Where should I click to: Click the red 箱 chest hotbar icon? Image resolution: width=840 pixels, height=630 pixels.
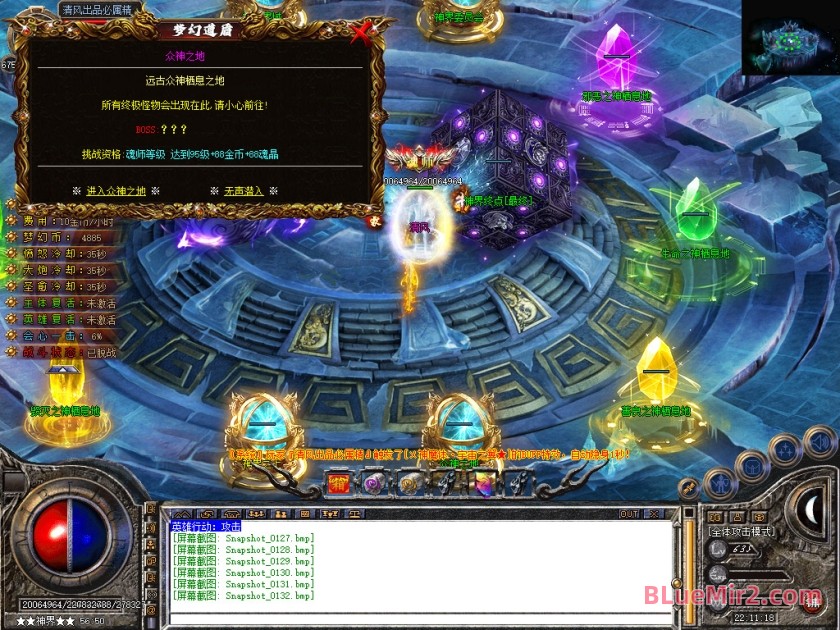[x=340, y=484]
